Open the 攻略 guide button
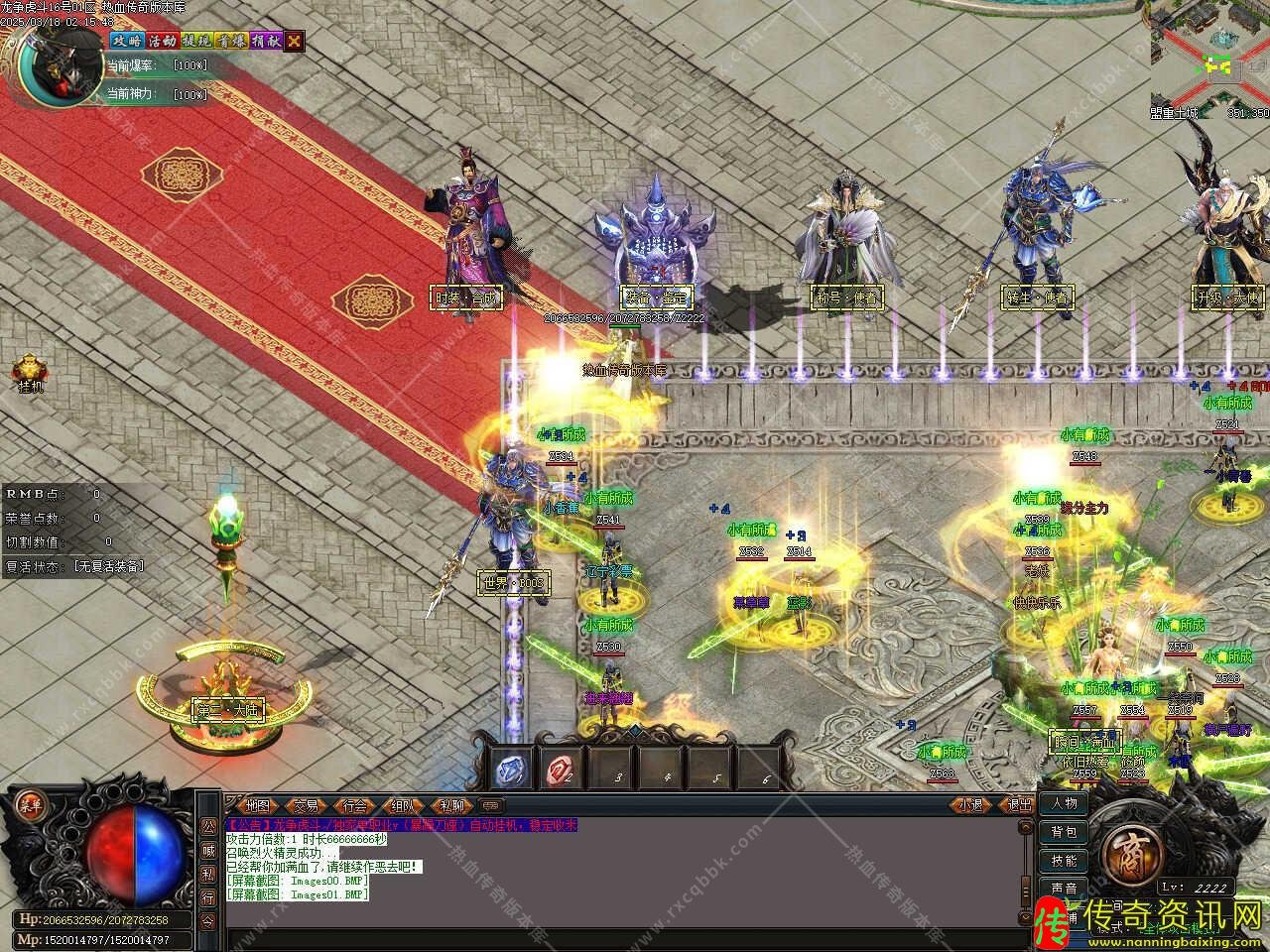 click(x=126, y=41)
